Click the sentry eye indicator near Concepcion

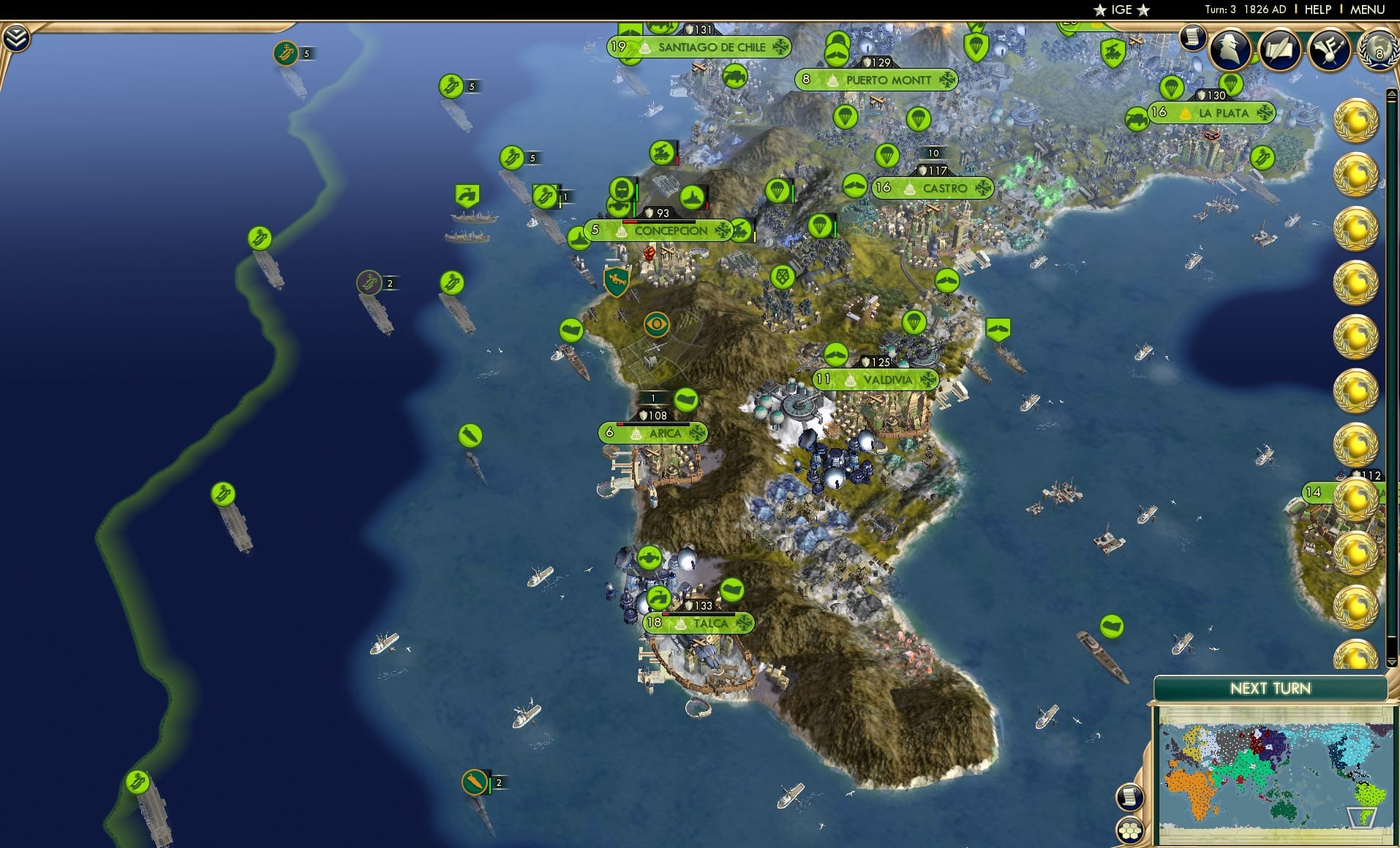tap(656, 322)
